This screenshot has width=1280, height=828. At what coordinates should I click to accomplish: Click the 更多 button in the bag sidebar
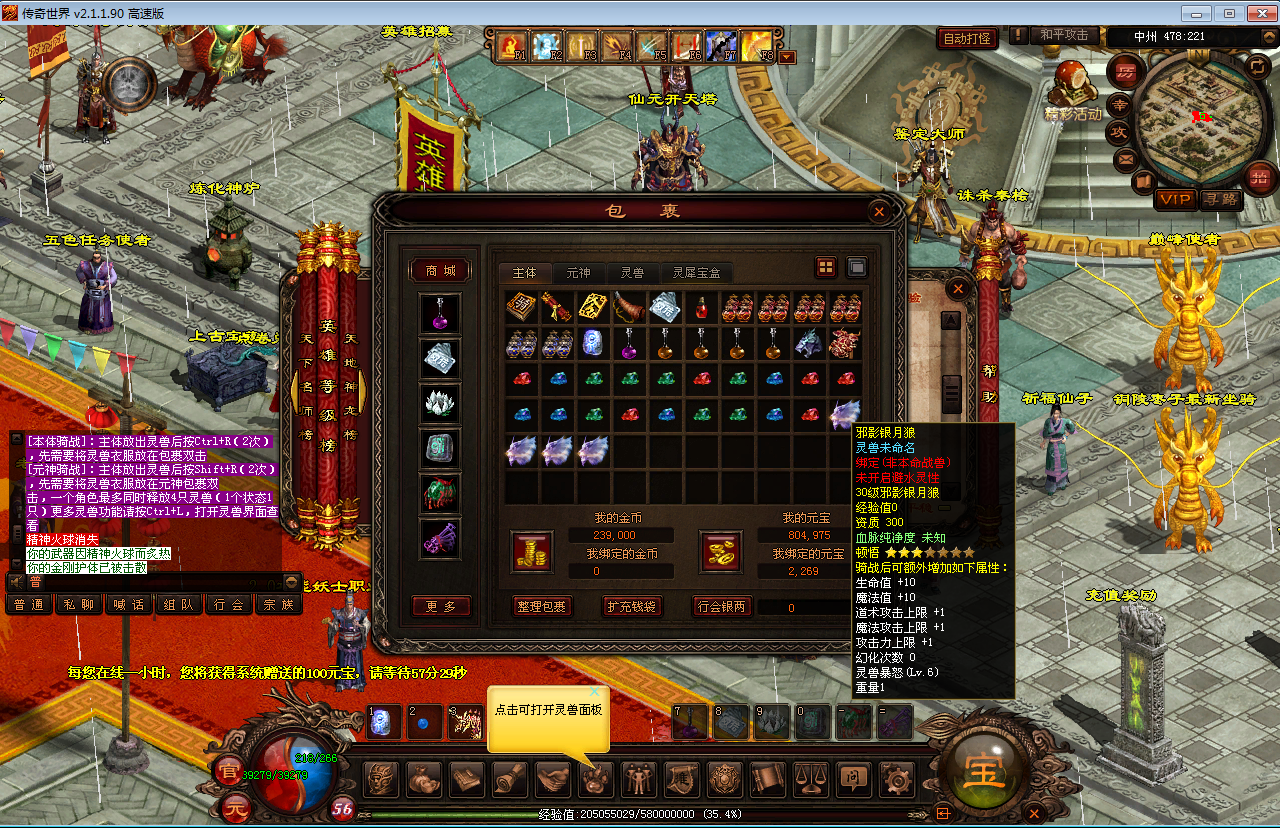[440, 606]
